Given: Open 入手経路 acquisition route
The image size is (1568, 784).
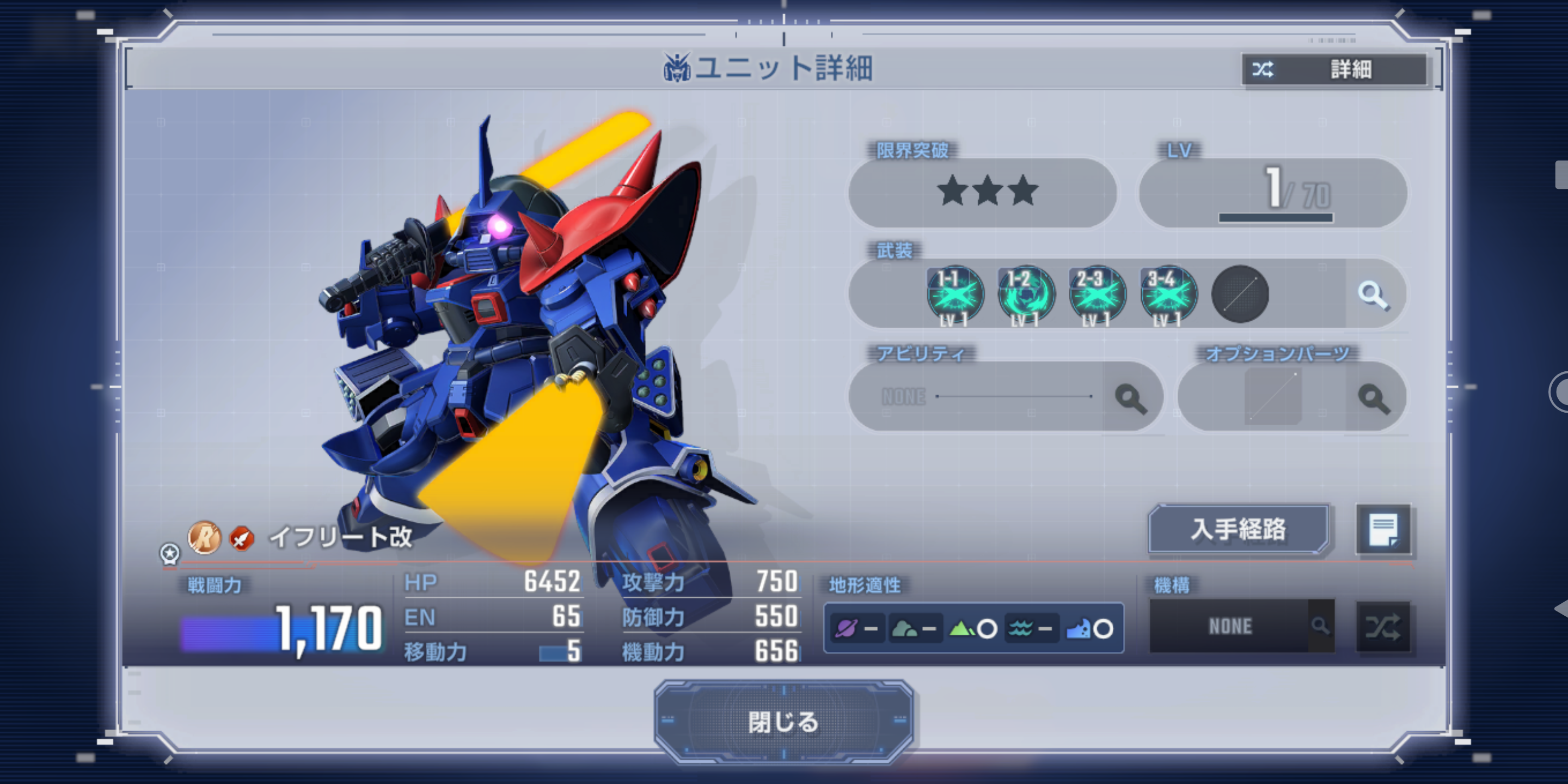Looking at the screenshot, I should [x=1238, y=529].
